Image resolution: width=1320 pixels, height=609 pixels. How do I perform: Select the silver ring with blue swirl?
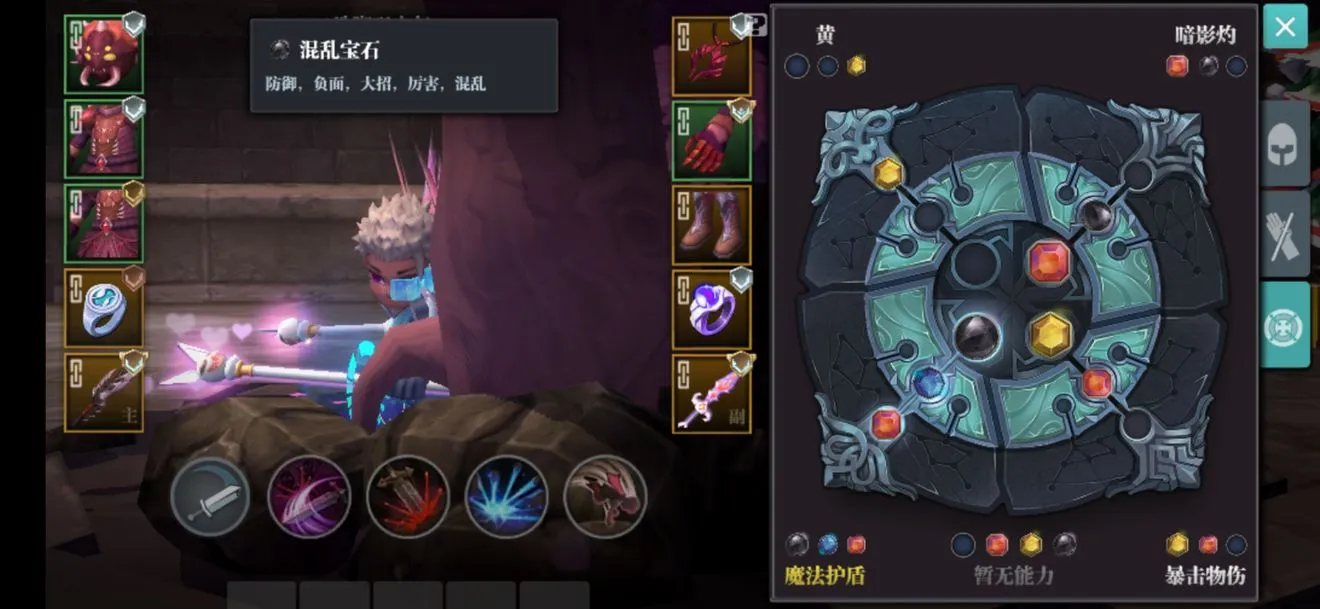click(104, 308)
